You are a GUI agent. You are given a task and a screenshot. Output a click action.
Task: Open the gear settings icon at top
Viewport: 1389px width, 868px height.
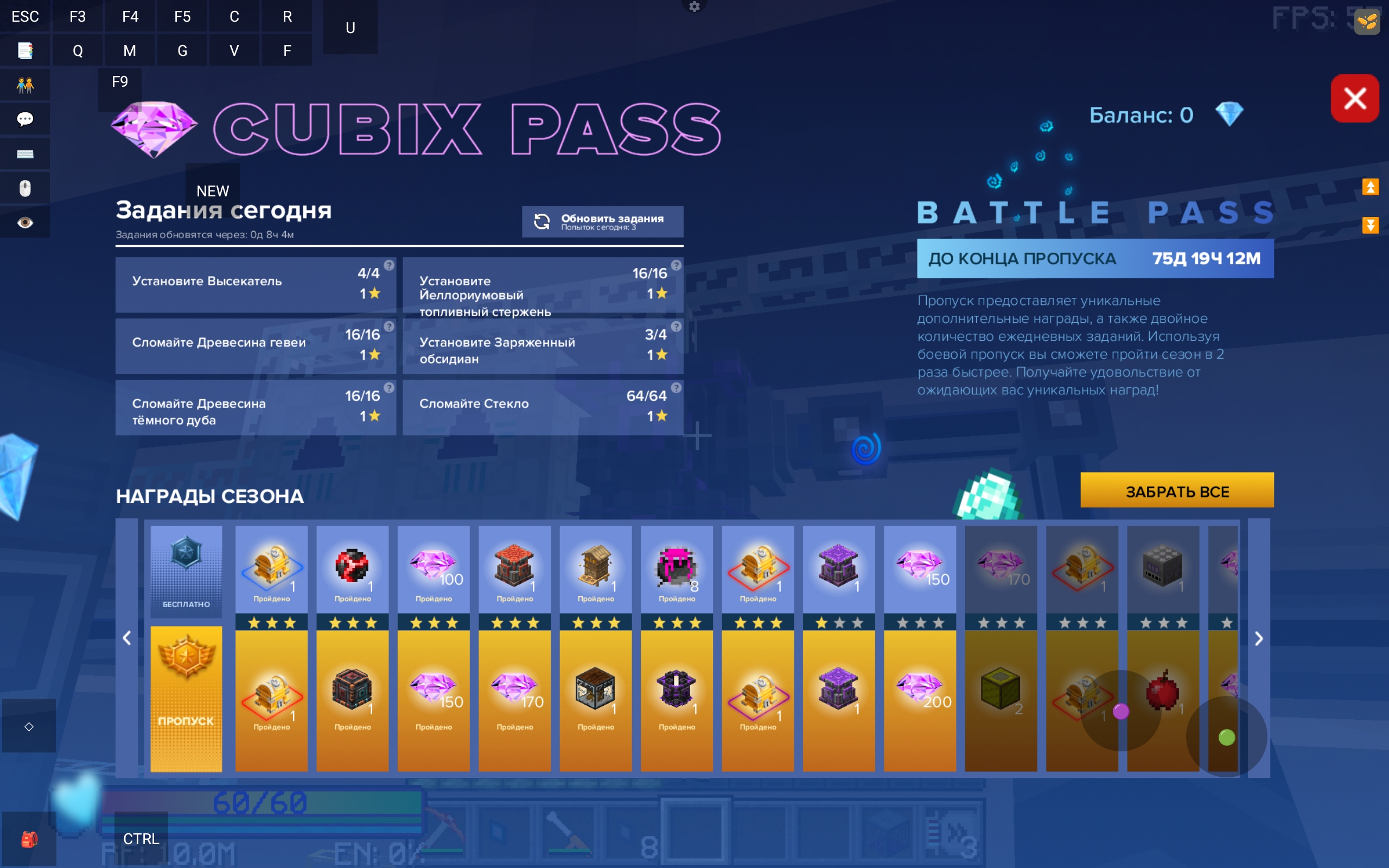[x=694, y=7]
